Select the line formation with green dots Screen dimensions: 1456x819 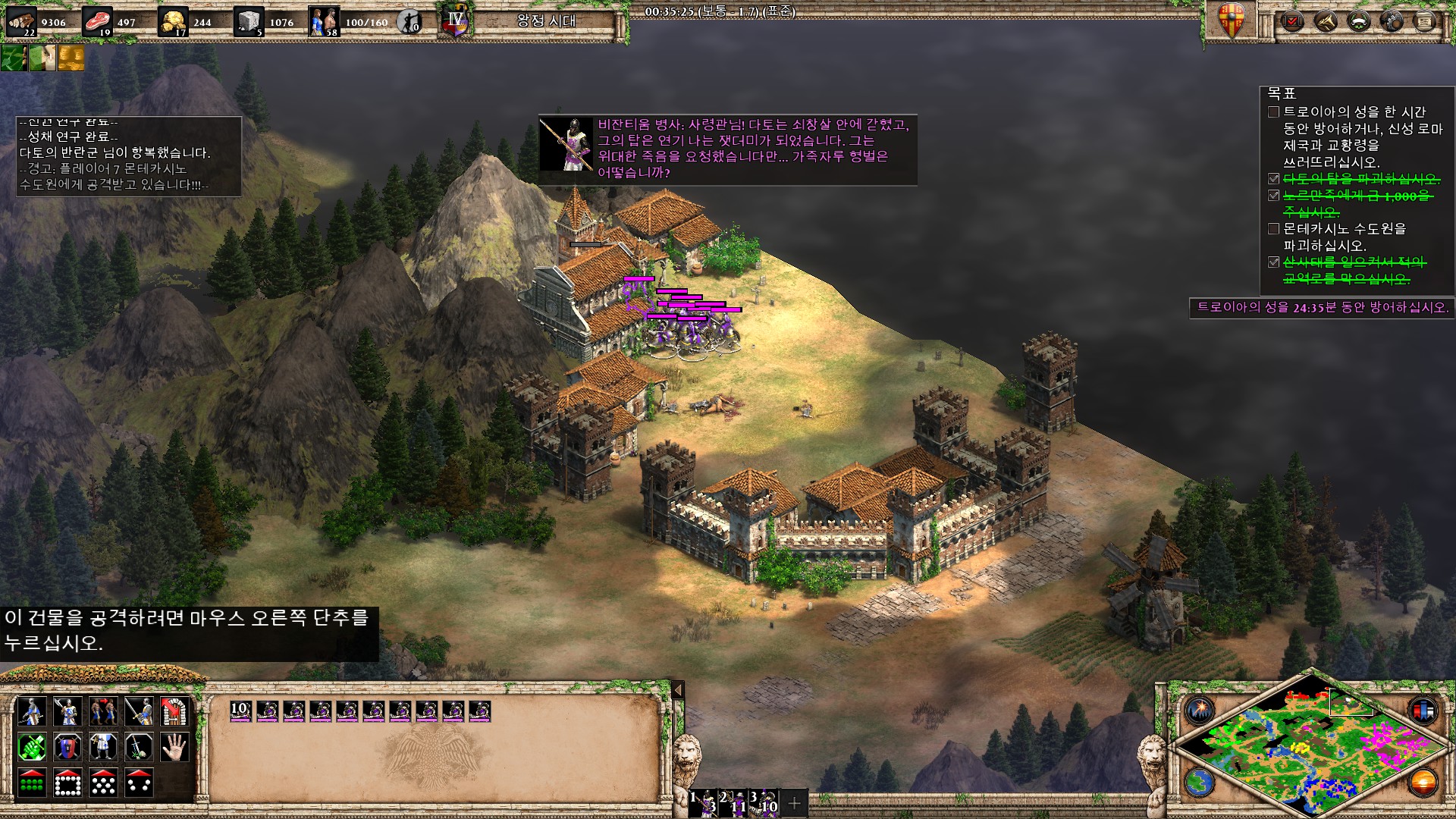click(x=31, y=783)
